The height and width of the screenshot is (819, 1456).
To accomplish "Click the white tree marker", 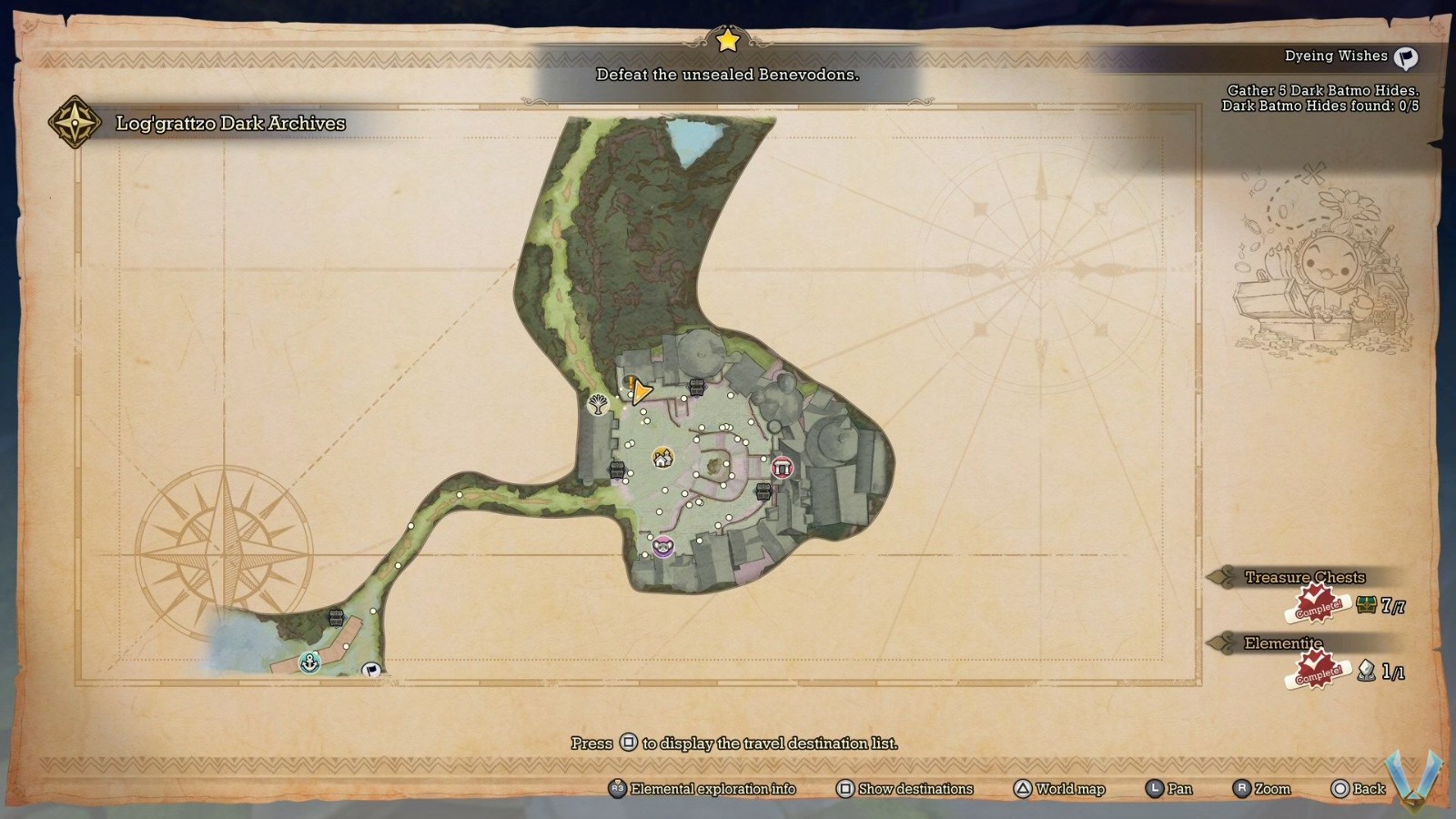I will (598, 403).
